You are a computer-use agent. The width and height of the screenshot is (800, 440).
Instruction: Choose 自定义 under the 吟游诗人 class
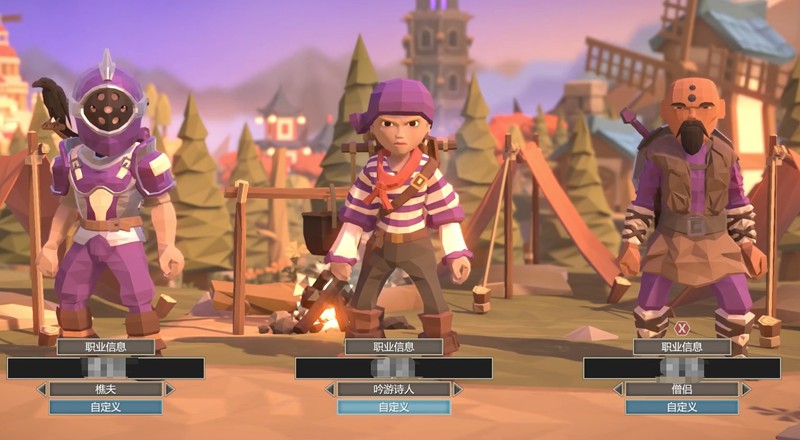tap(393, 407)
